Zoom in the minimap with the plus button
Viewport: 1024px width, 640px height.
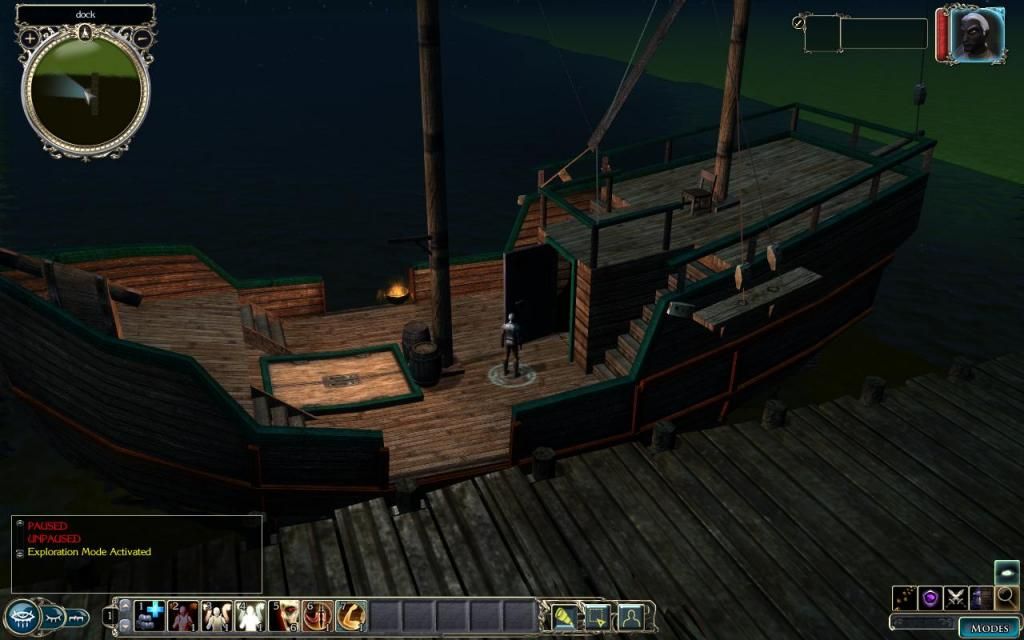point(30,38)
